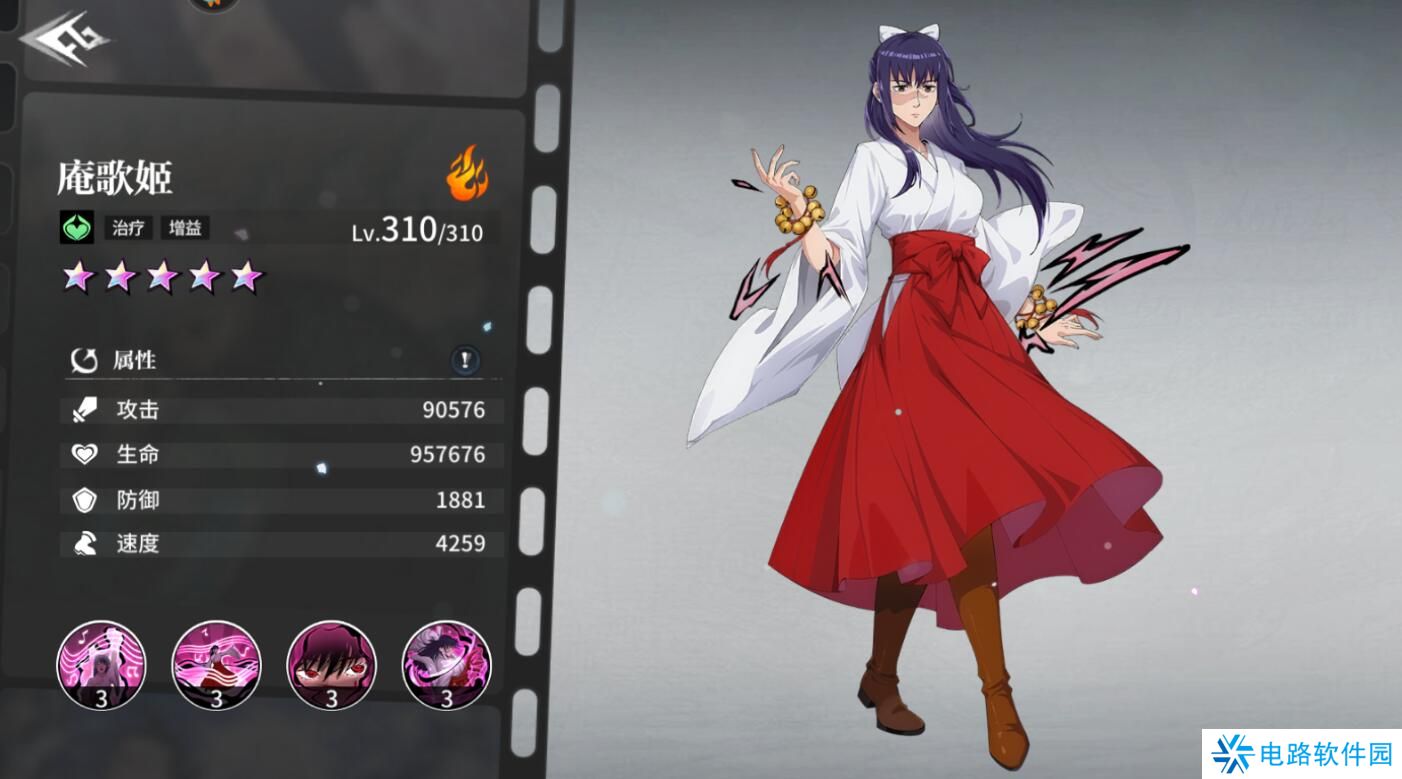
Task: Tap the 治疗 tag
Action: (128, 228)
